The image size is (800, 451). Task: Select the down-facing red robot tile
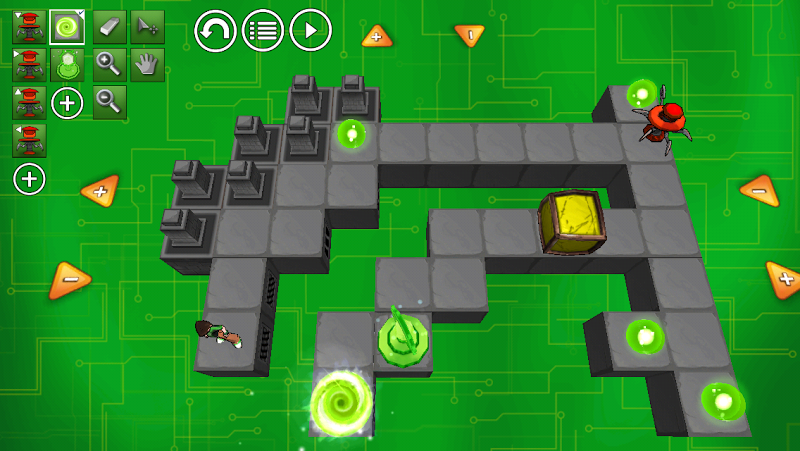(29, 27)
